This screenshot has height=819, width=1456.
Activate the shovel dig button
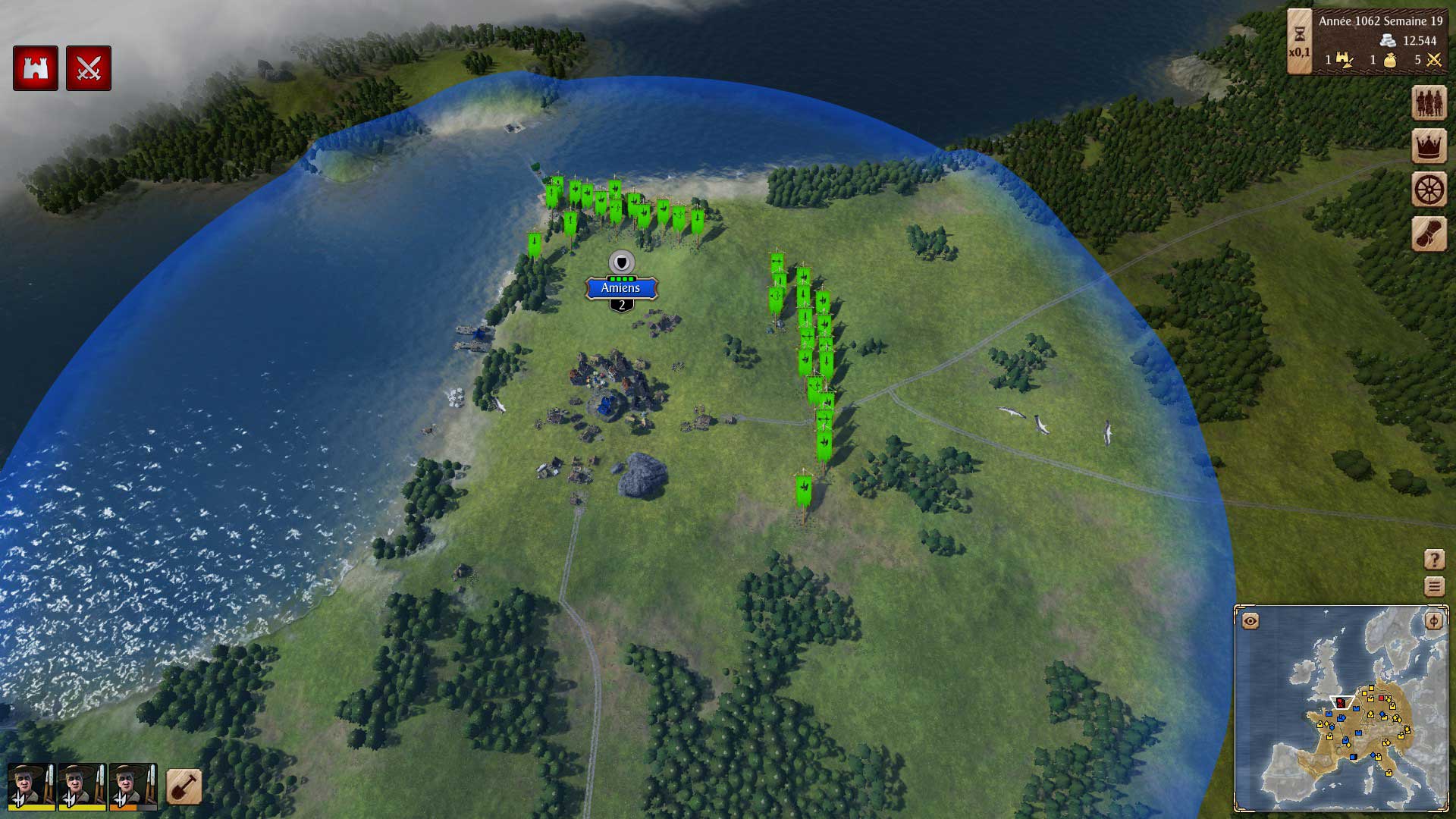pyautogui.click(x=184, y=786)
